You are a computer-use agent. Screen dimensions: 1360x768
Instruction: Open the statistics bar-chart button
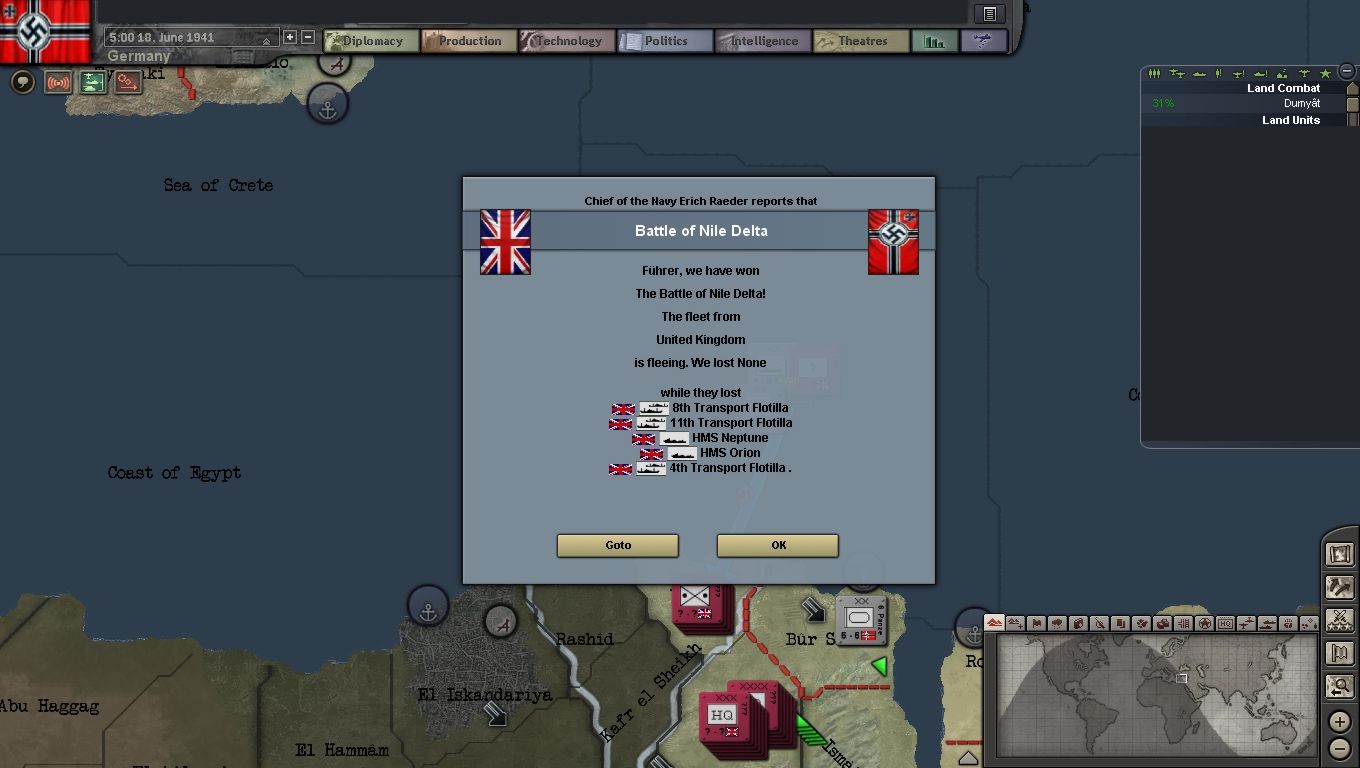tap(934, 41)
